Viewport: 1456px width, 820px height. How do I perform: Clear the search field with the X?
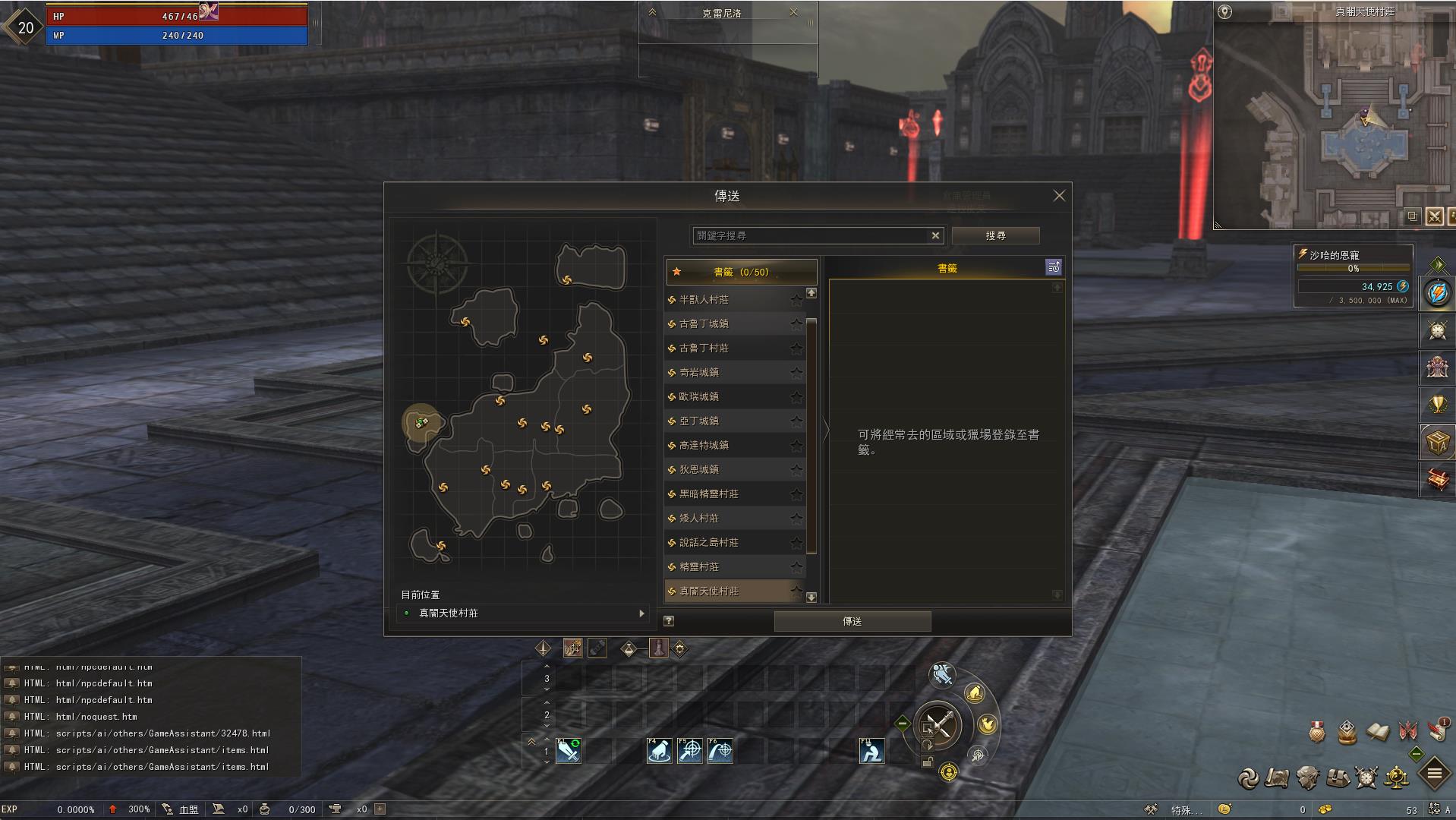click(x=935, y=235)
